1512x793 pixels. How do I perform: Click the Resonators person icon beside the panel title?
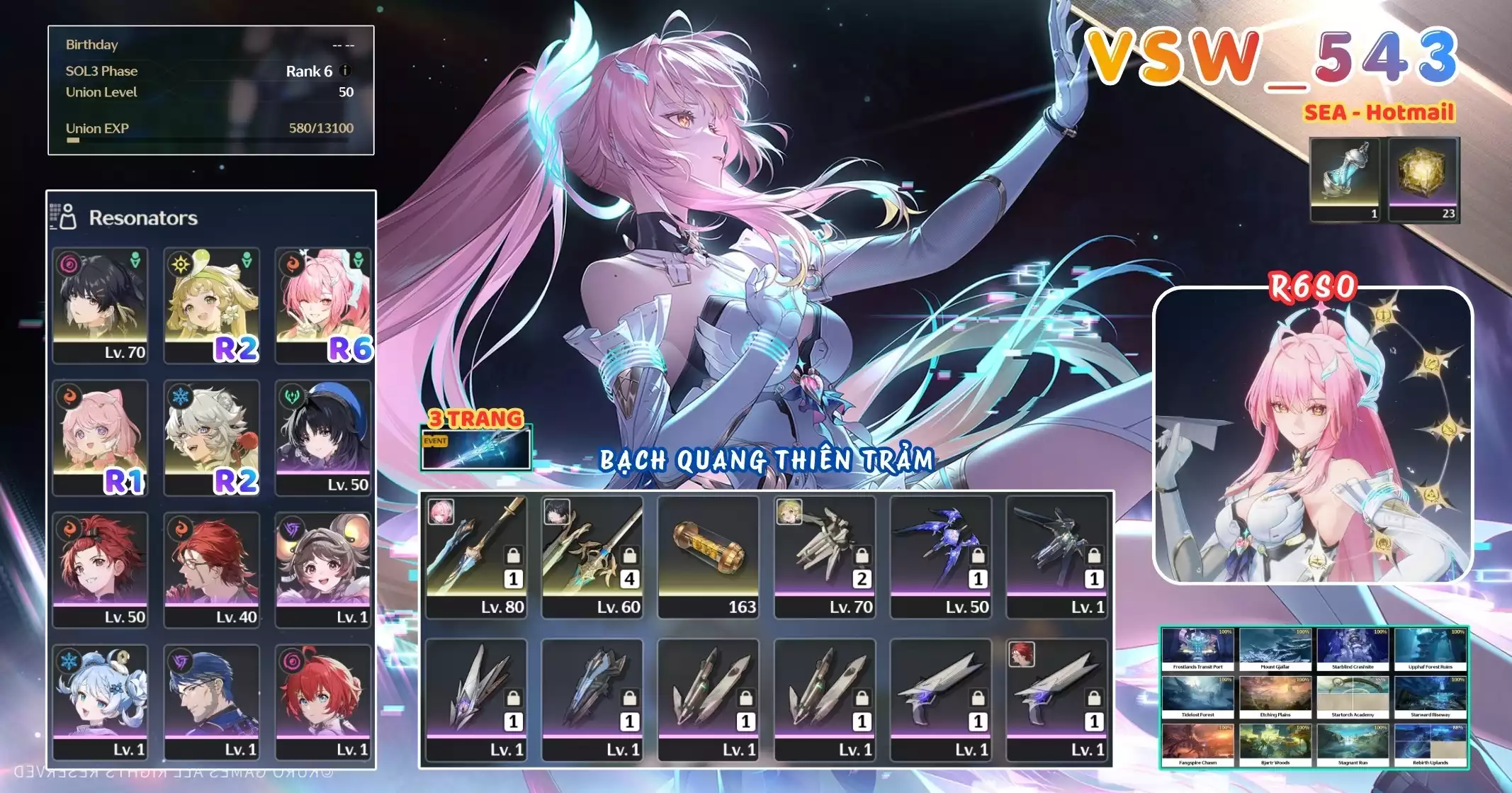[67, 218]
